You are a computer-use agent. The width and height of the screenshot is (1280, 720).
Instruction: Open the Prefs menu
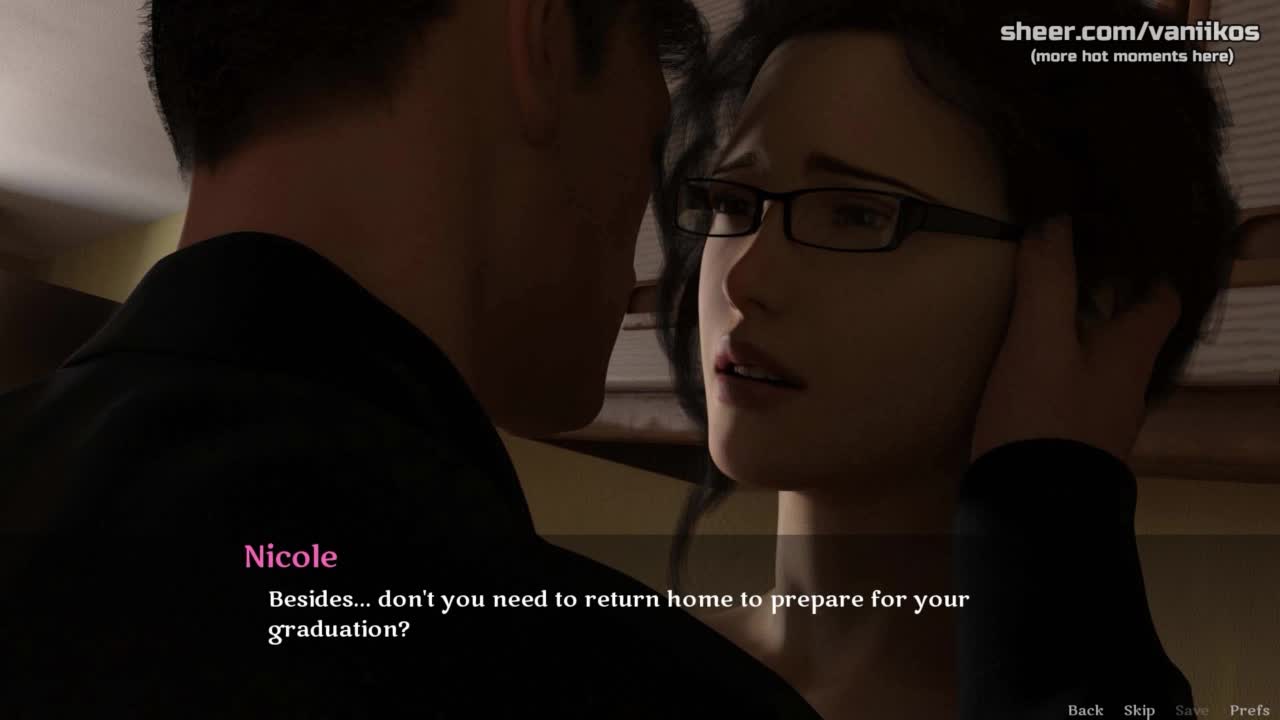pyautogui.click(x=1249, y=710)
